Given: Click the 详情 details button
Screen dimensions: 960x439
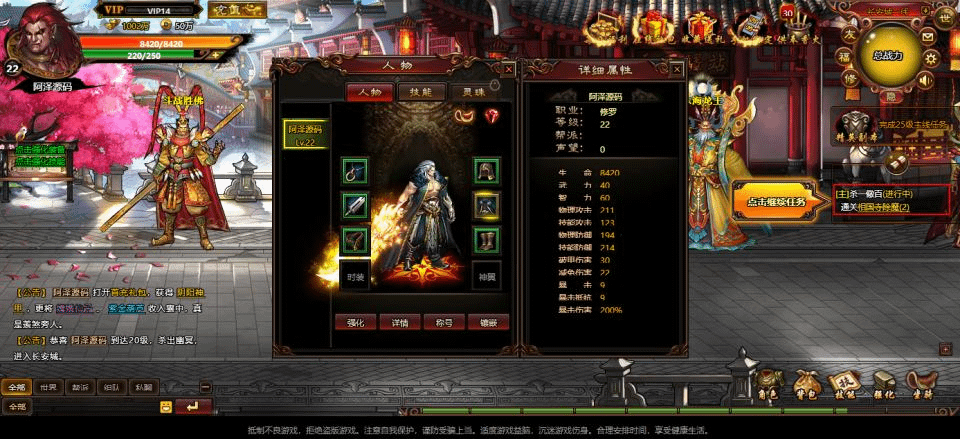Looking at the screenshot, I should tap(400, 322).
